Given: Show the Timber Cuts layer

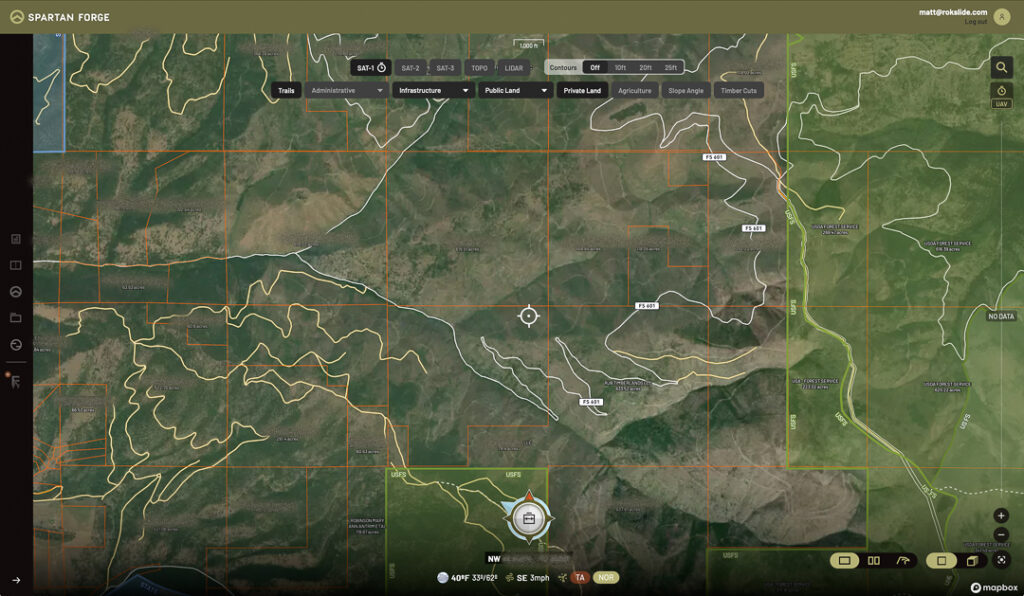Looking at the screenshot, I should coord(738,90).
